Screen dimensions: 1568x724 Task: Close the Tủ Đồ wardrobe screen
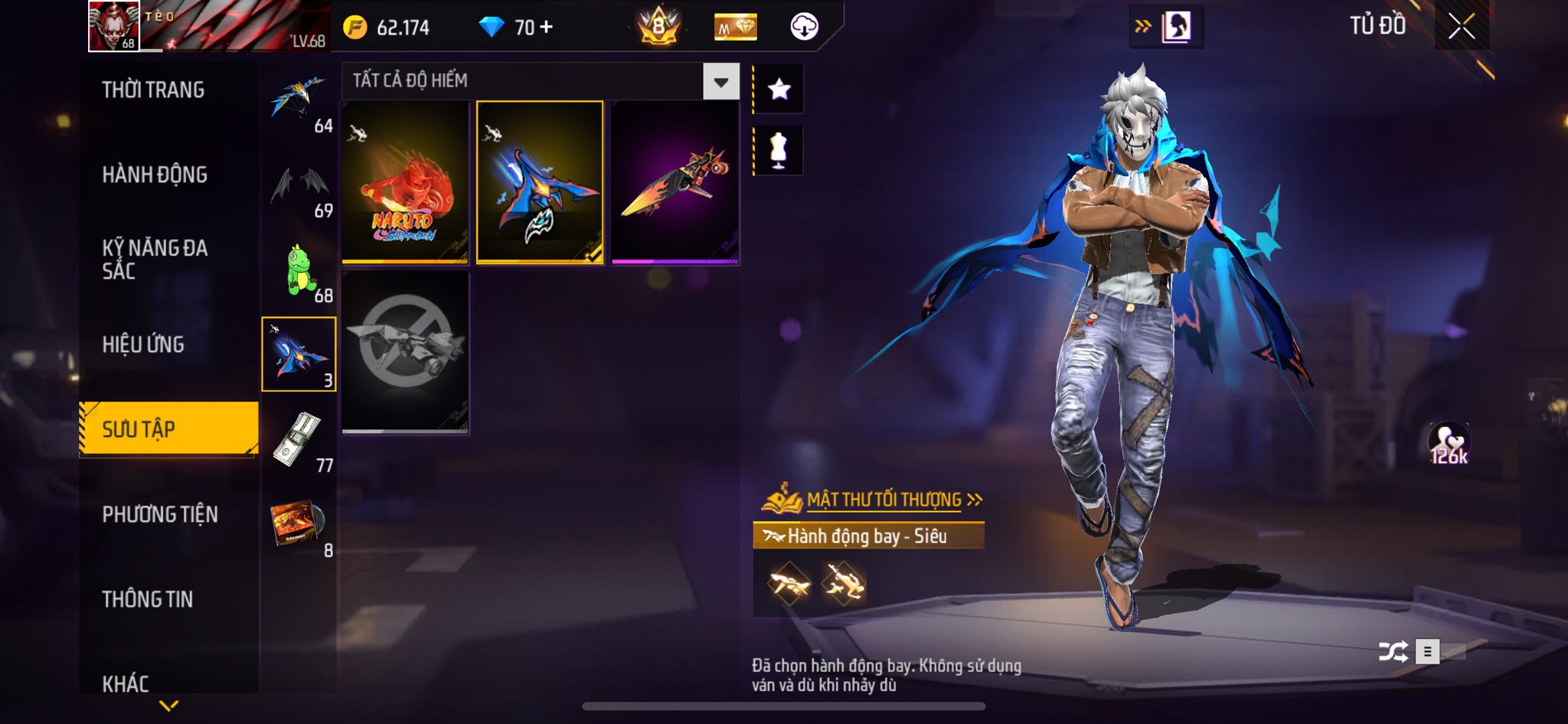click(1462, 27)
